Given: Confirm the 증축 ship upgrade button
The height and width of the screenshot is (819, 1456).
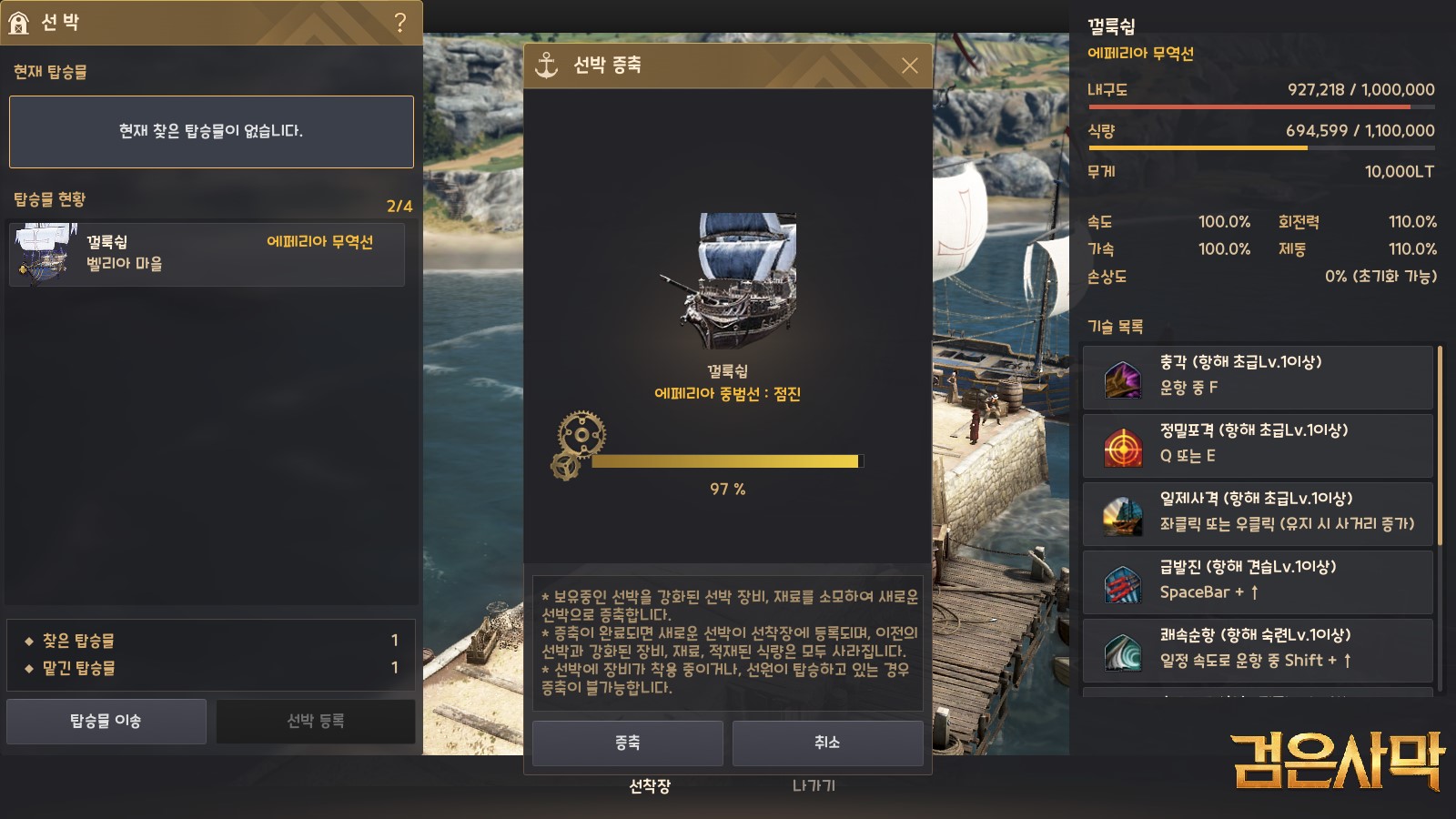Looking at the screenshot, I should point(627,743).
